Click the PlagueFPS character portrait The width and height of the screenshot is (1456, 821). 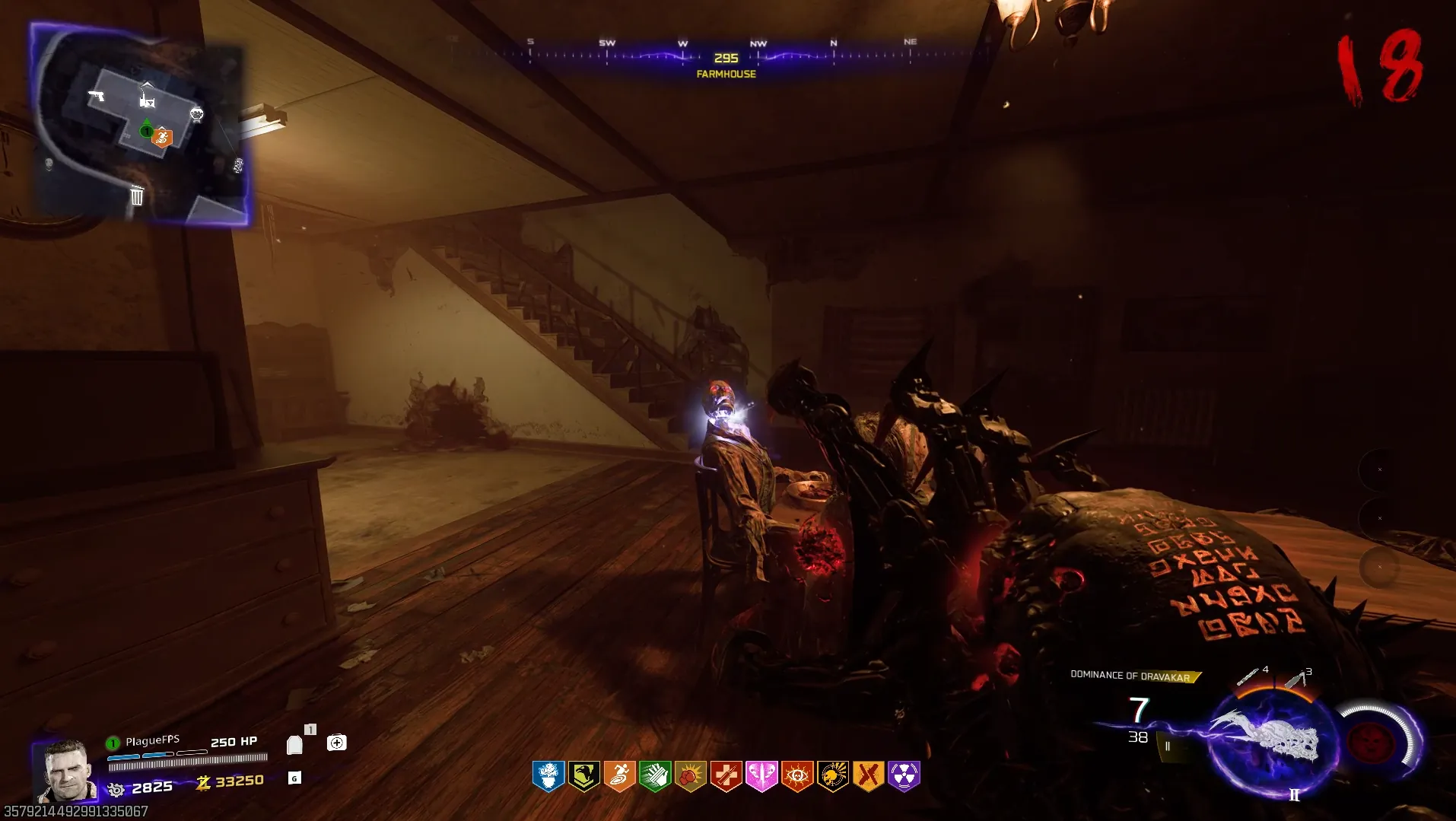[65, 771]
